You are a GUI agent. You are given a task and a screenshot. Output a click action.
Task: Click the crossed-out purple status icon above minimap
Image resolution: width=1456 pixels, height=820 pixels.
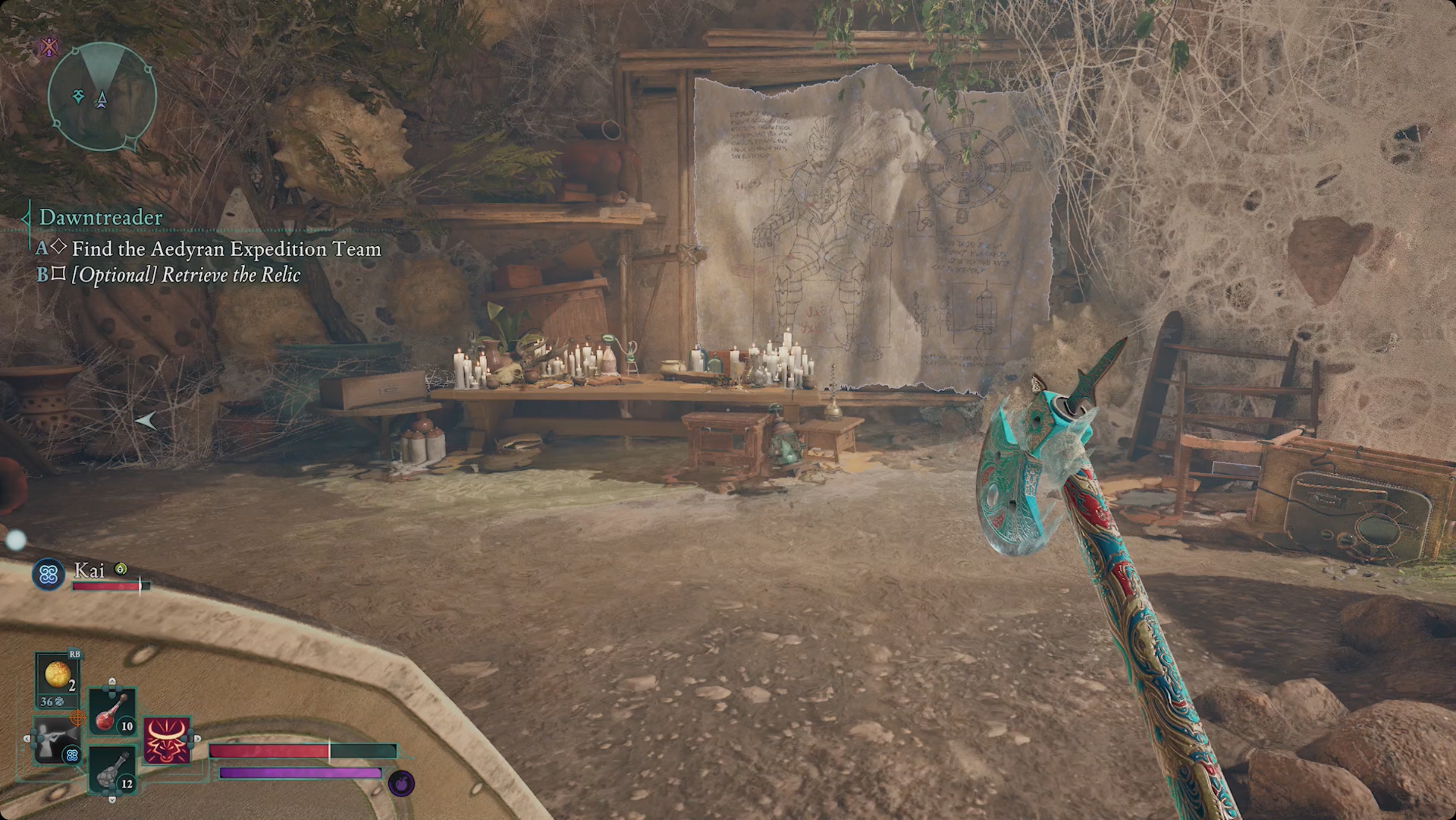pyautogui.click(x=50, y=47)
